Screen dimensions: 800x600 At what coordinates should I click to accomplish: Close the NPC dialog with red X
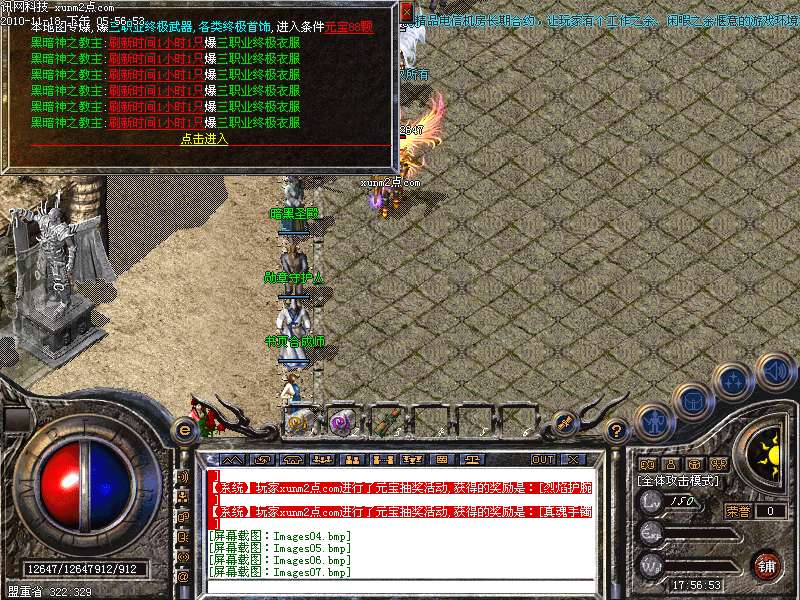[407, 12]
